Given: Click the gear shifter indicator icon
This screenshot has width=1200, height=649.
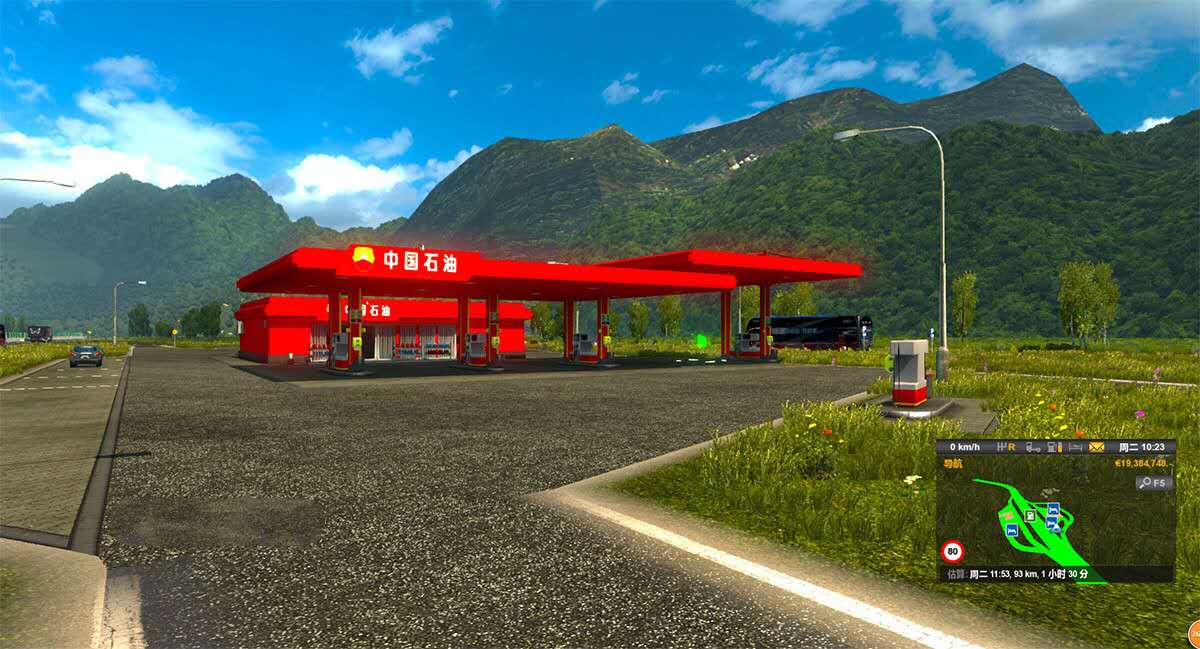Looking at the screenshot, I should pyautogui.click(x=1005, y=447).
